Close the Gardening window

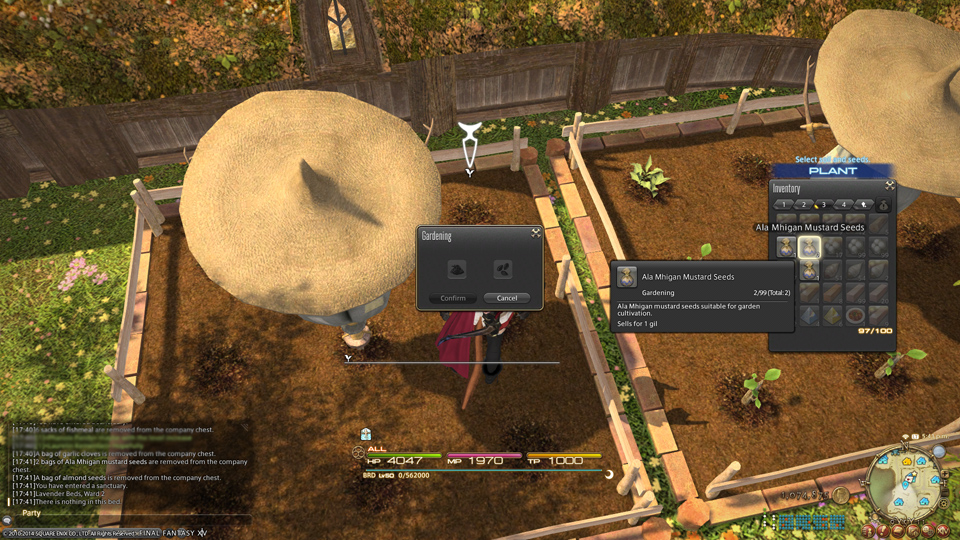pyautogui.click(x=536, y=233)
